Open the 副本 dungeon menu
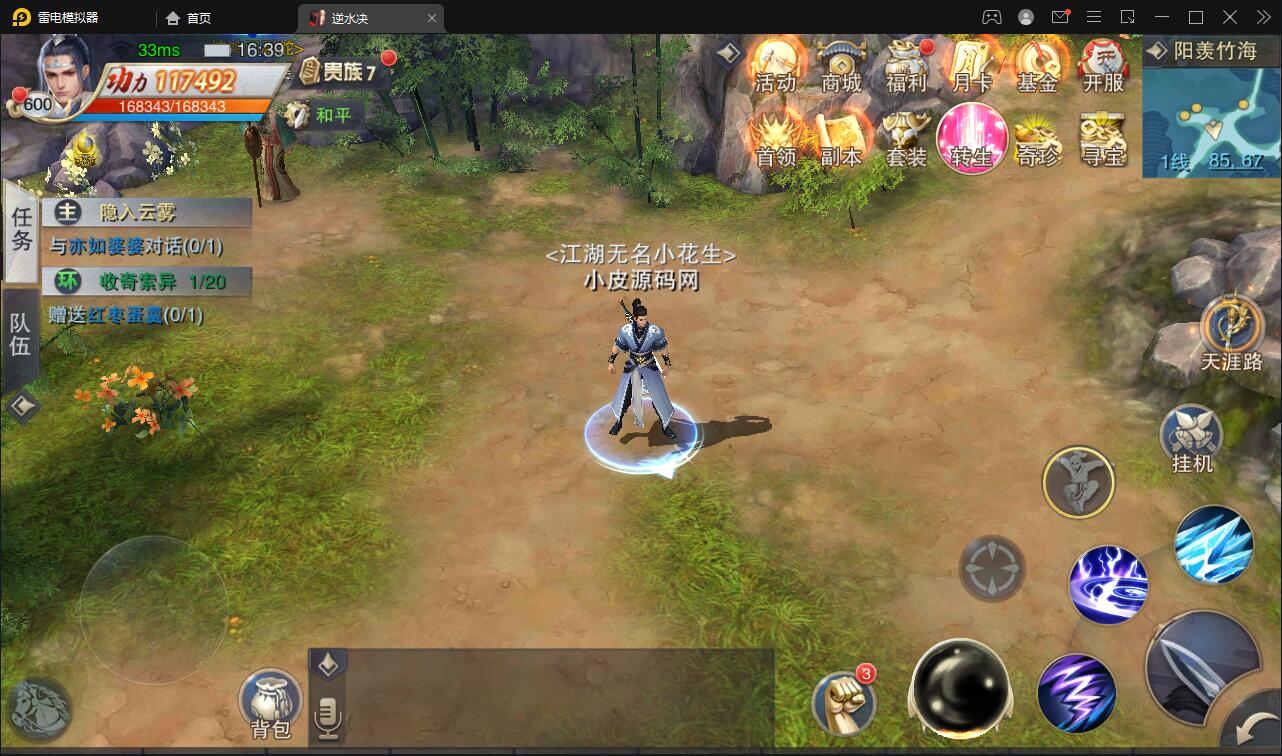Screen dimensions: 1282x756 pos(840,139)
